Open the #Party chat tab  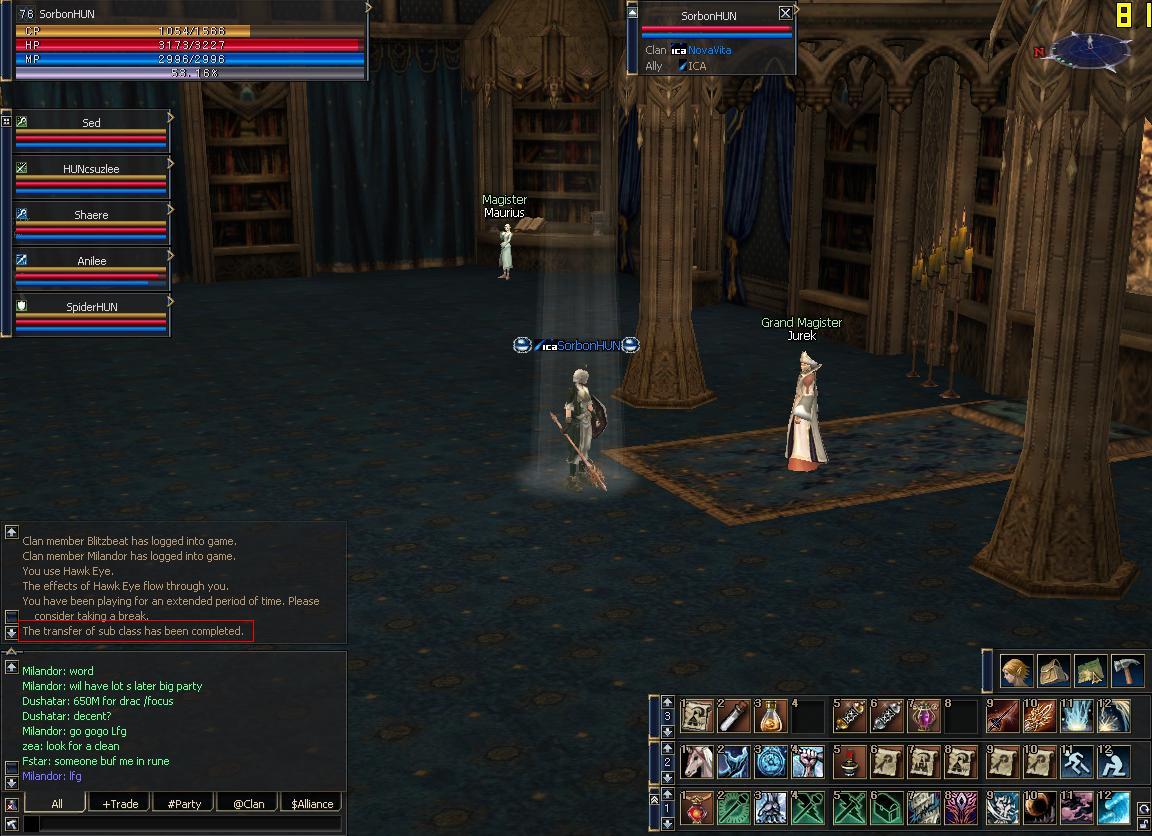(184, 803)
